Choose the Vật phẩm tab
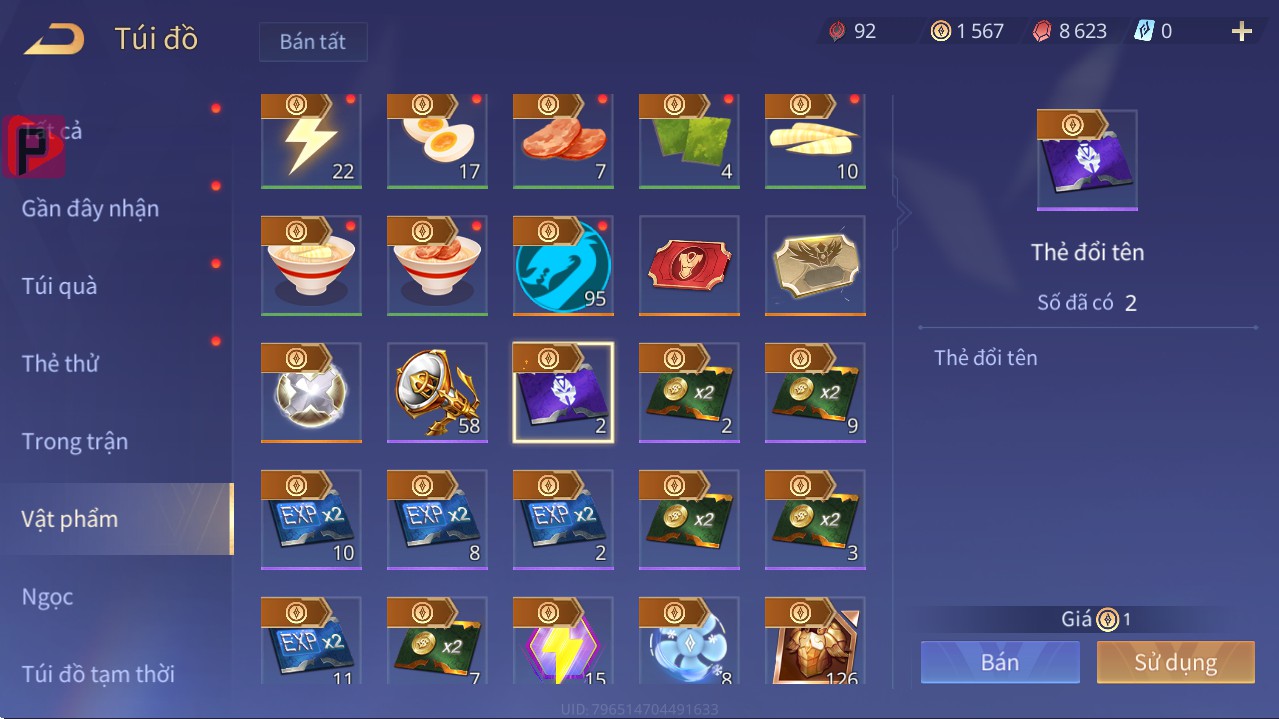Viewport: 1279px width, 719px height. (70, 519)
